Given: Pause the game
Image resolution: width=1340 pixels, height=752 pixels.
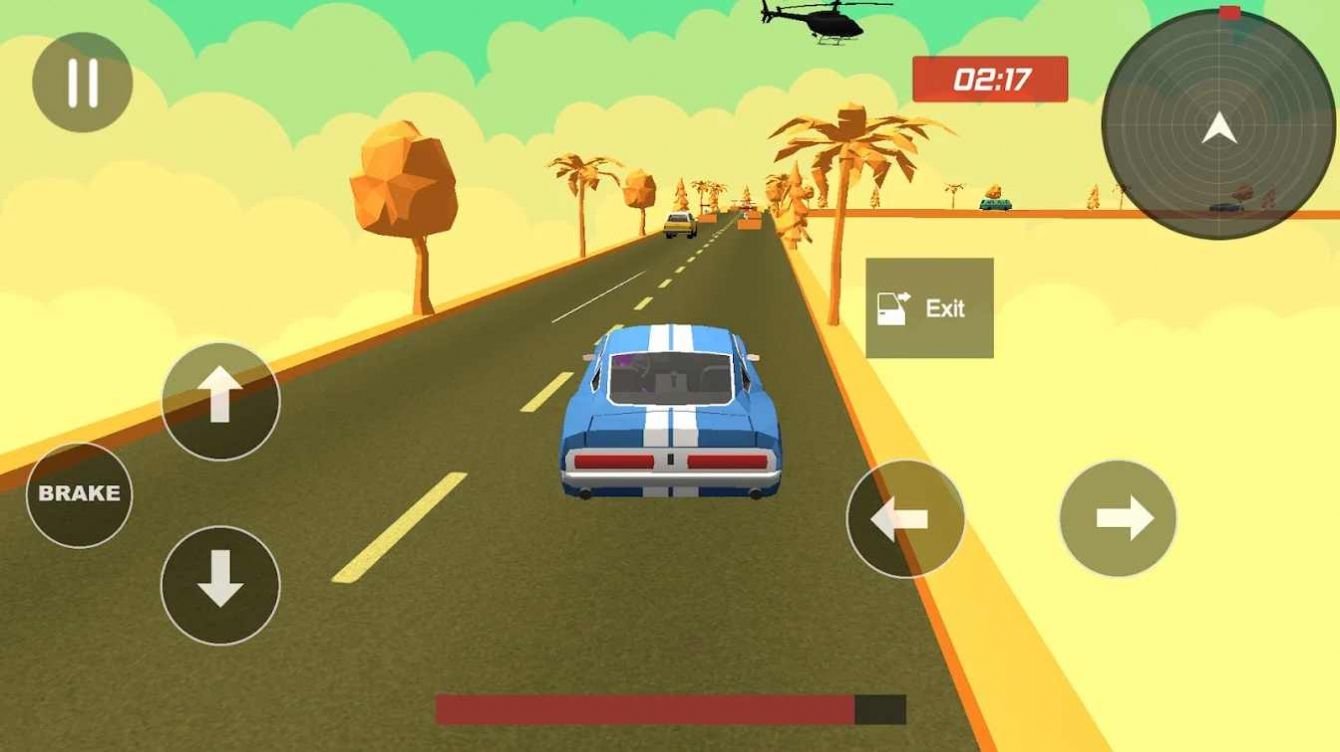Looking at the screenshot, I should tap(82, 82).
